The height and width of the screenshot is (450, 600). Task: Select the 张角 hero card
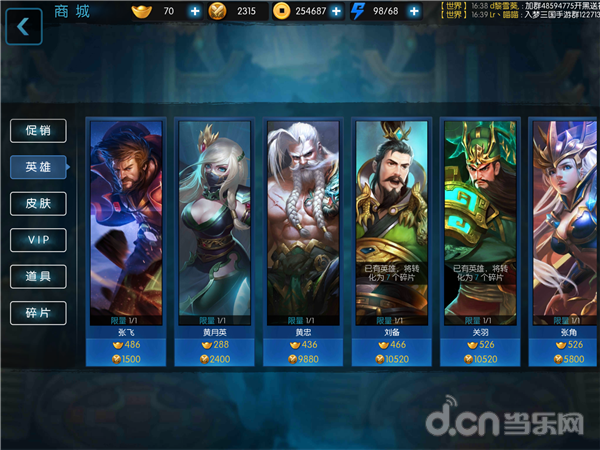click(566, 220)
